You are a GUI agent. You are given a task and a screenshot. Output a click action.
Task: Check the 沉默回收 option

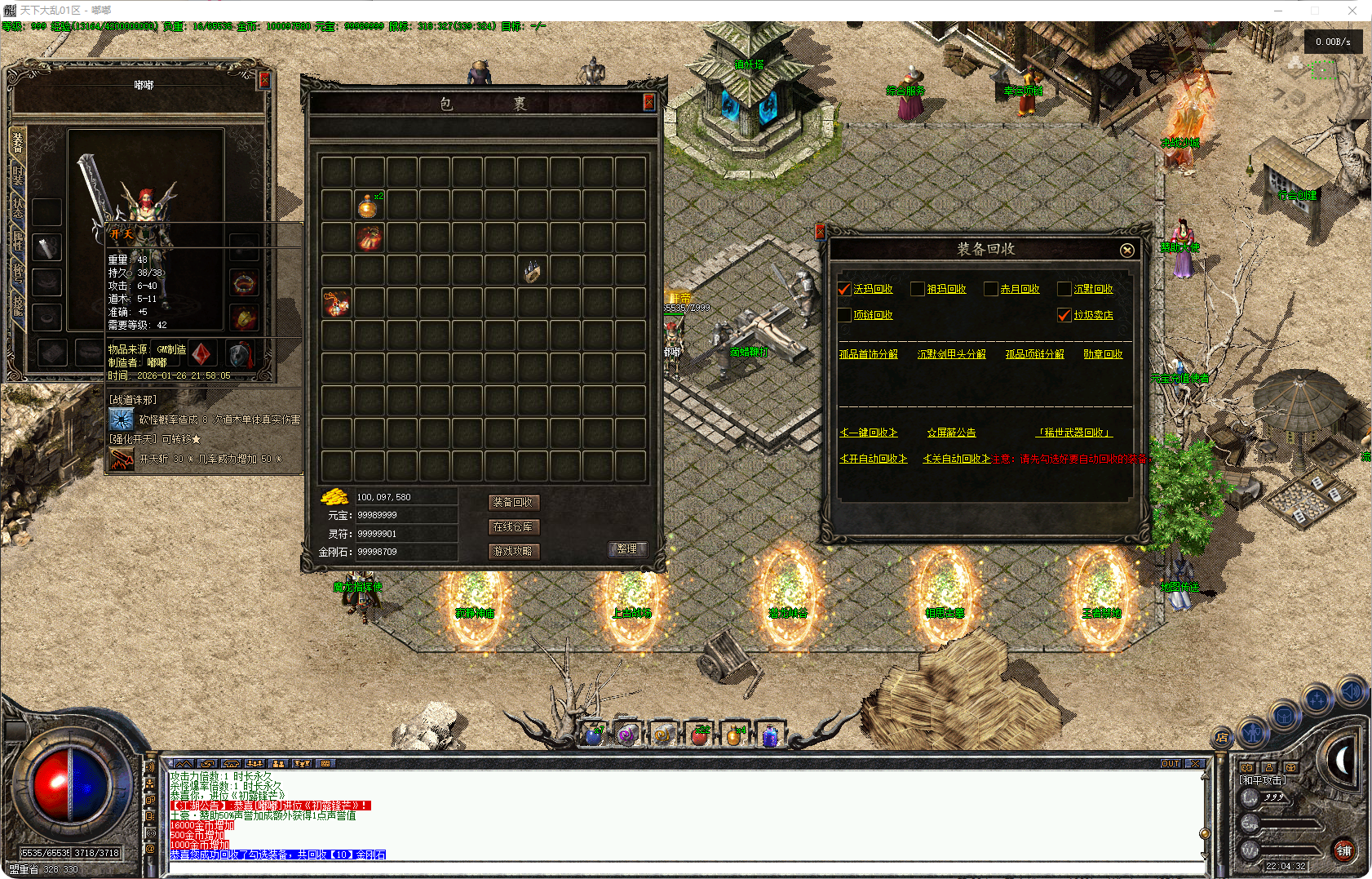1064,289
